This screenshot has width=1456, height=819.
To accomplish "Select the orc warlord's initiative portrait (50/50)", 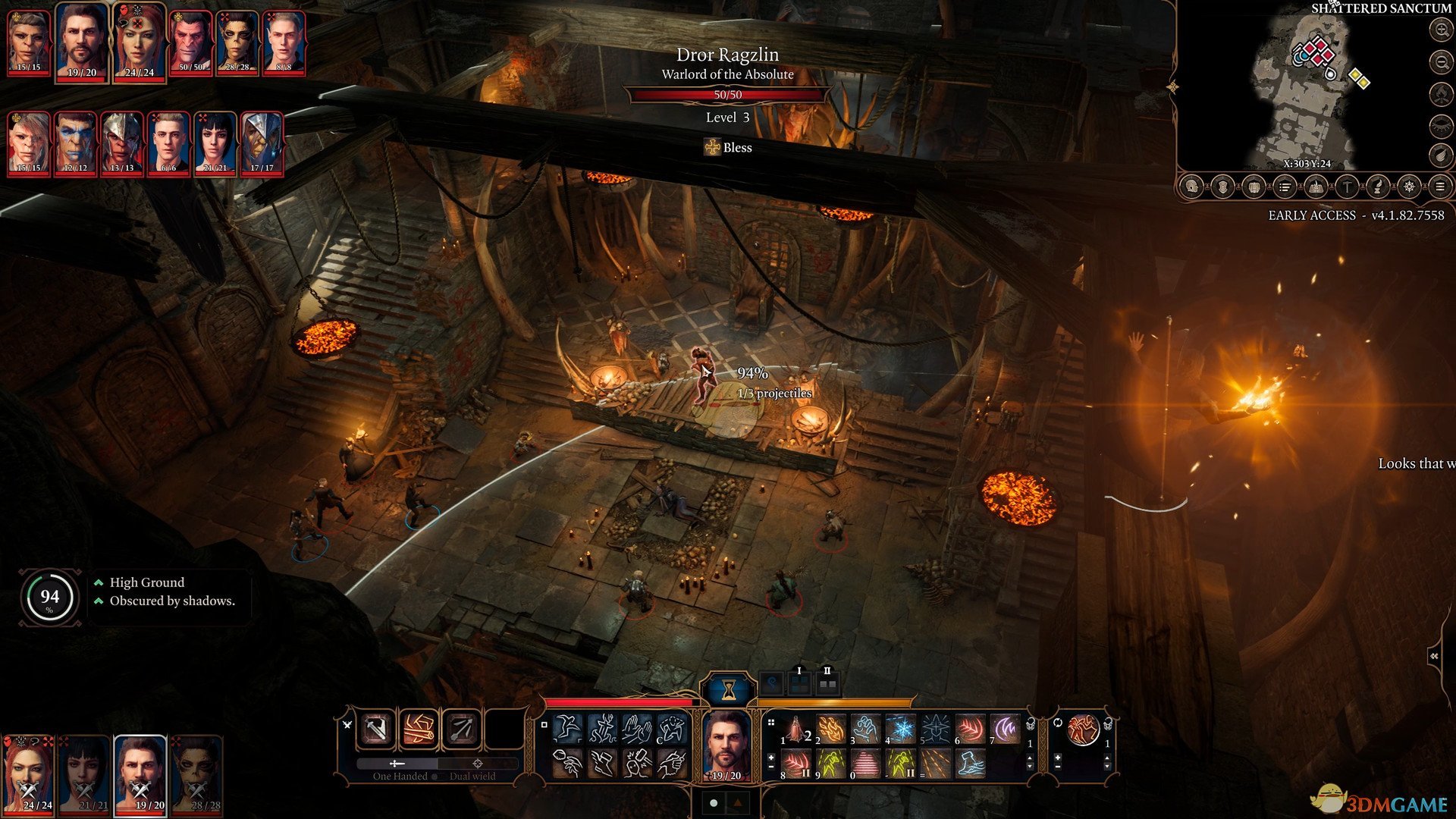I will coord(190,42).
